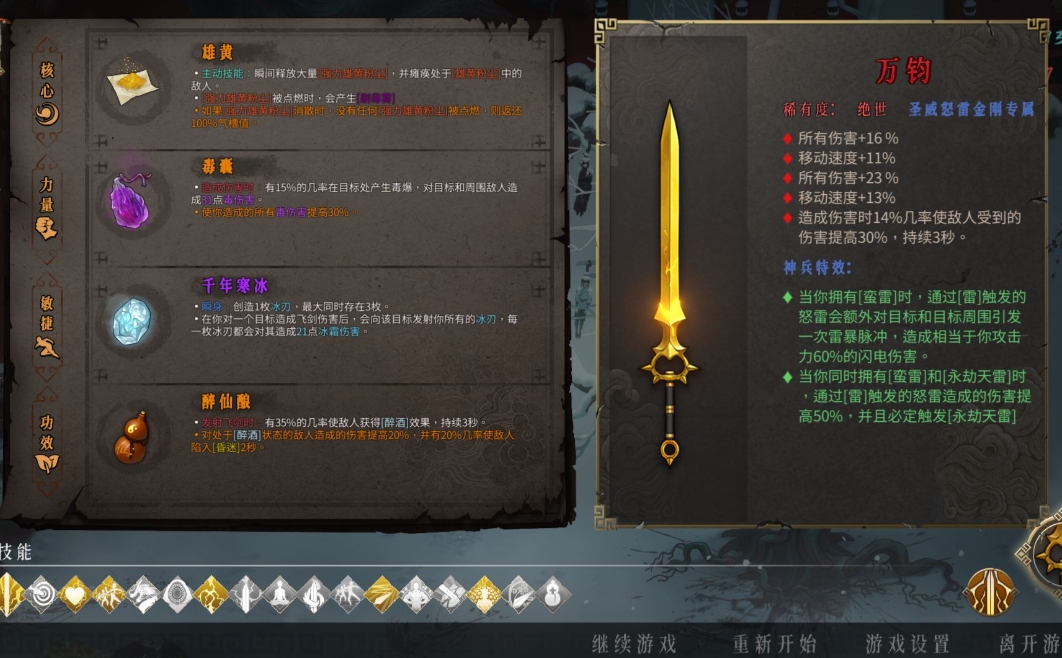Select the 雄黄 relic entry
This screenshot has width=1062, height=658.
coord(128,87)
